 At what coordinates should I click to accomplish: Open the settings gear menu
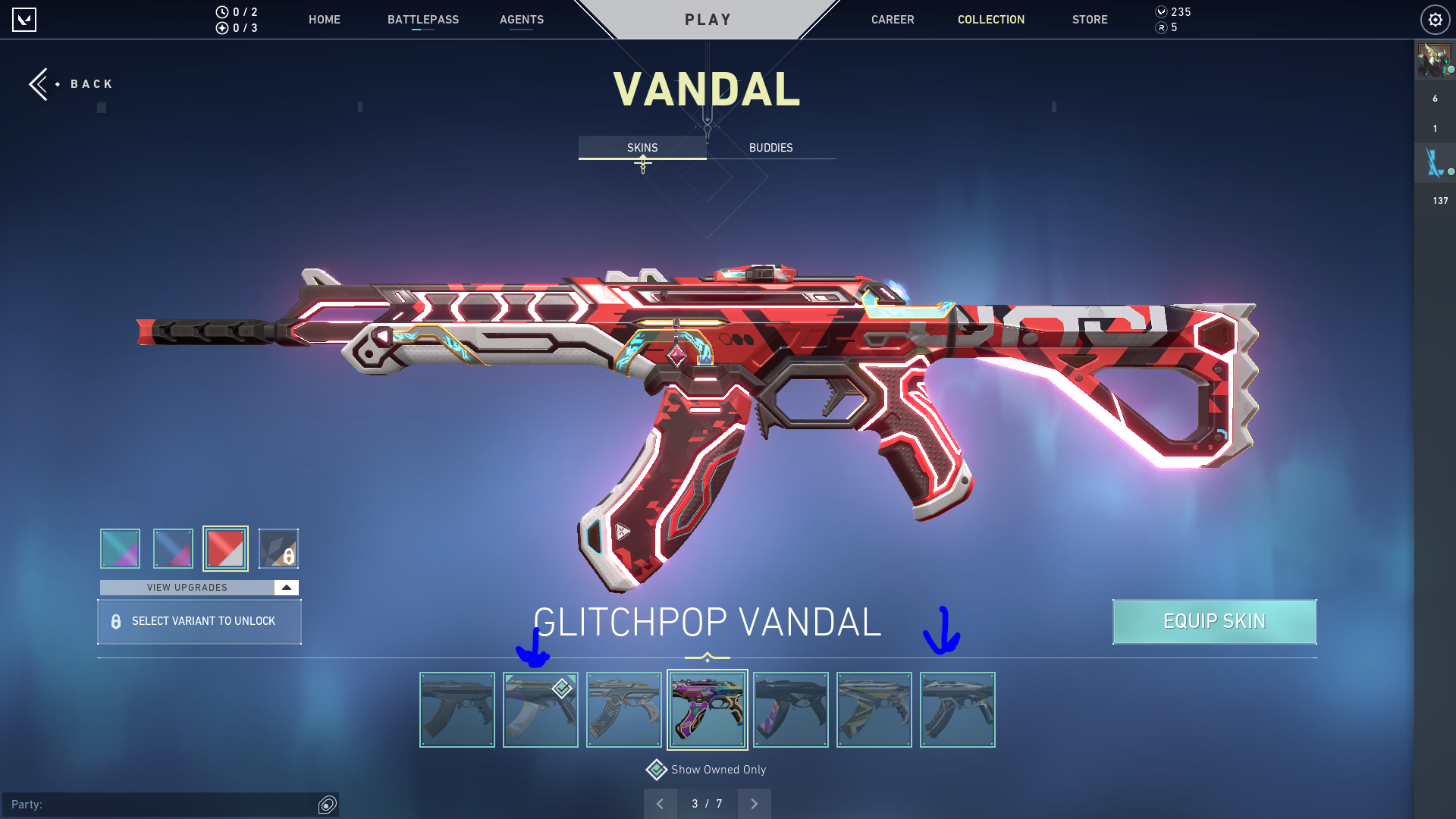point(1435,20)
